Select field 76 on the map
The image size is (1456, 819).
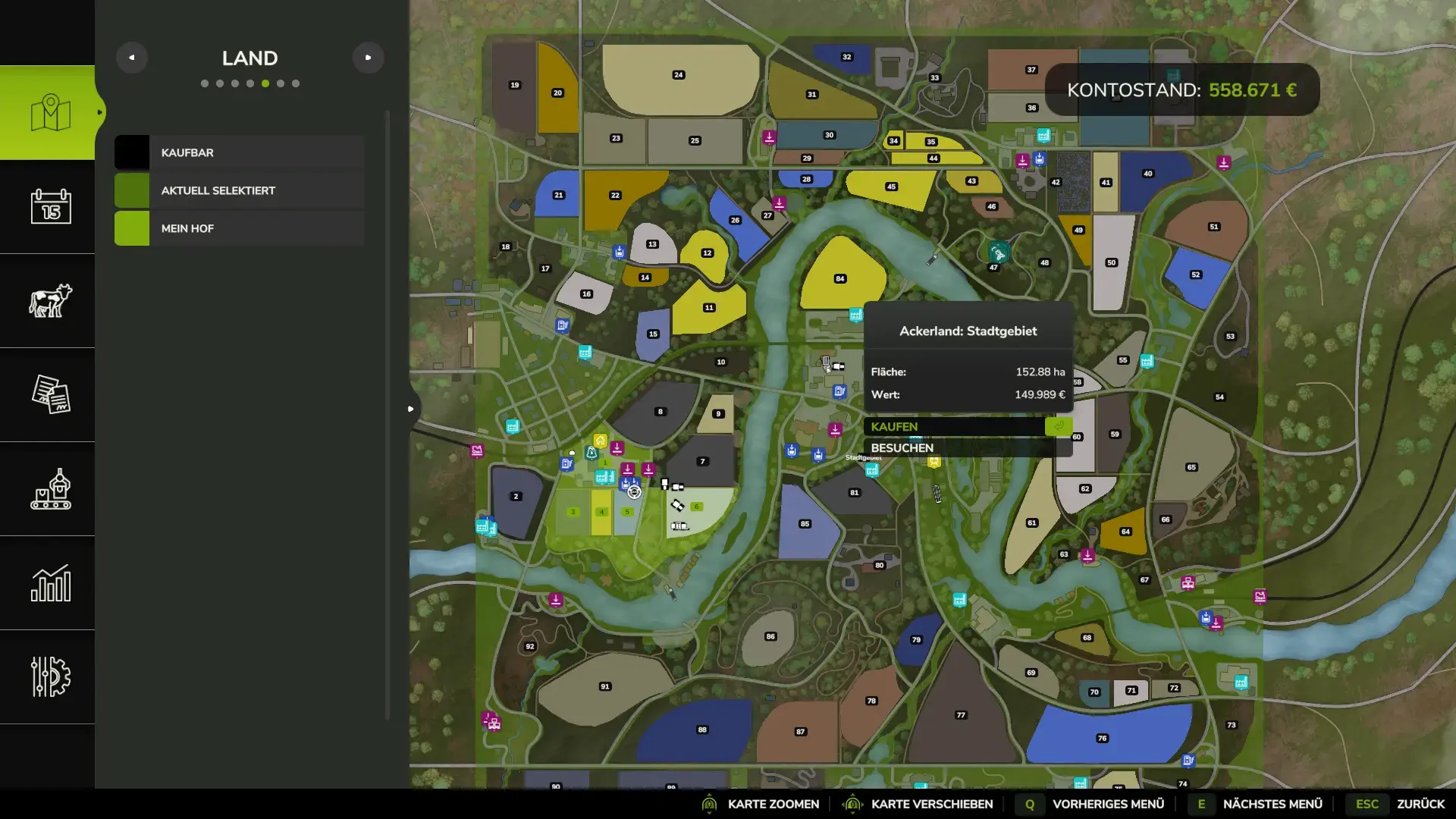pos(1102,738)
